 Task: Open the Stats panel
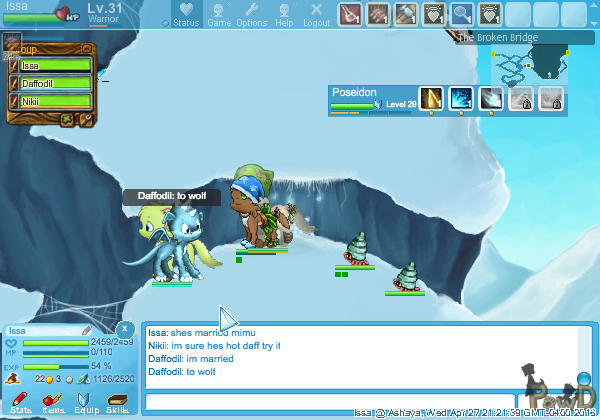20,402
